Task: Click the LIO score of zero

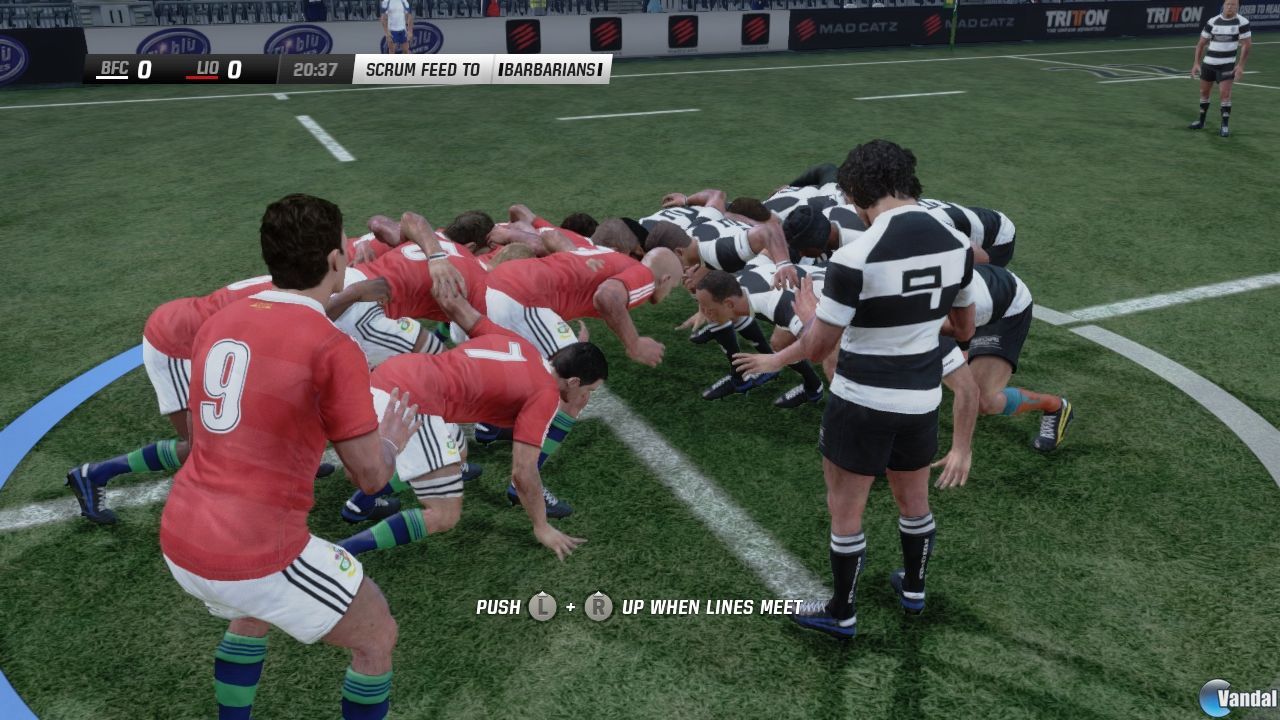Action: (x=234, y=71)
